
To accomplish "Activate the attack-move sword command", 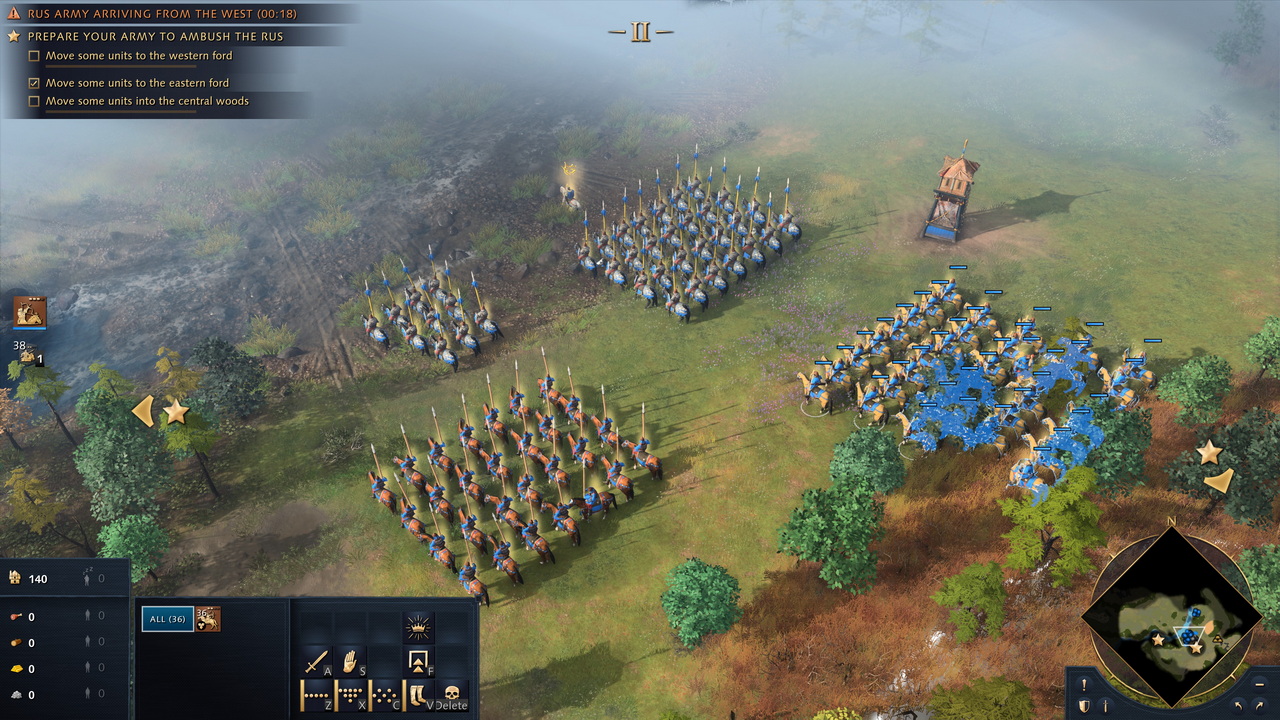I will coord(317,661).
